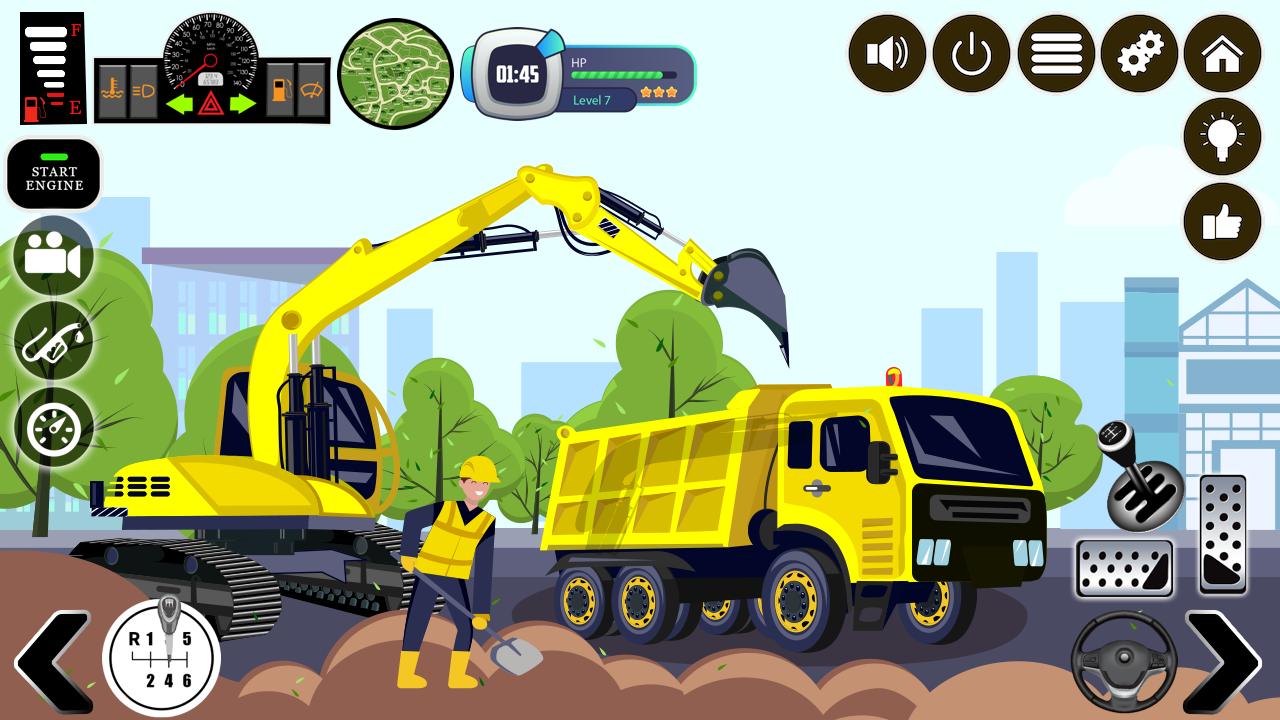Screen dimensions: 1280x720
Task: Steer left with the left arrow
Action: [x=50, y=660]
